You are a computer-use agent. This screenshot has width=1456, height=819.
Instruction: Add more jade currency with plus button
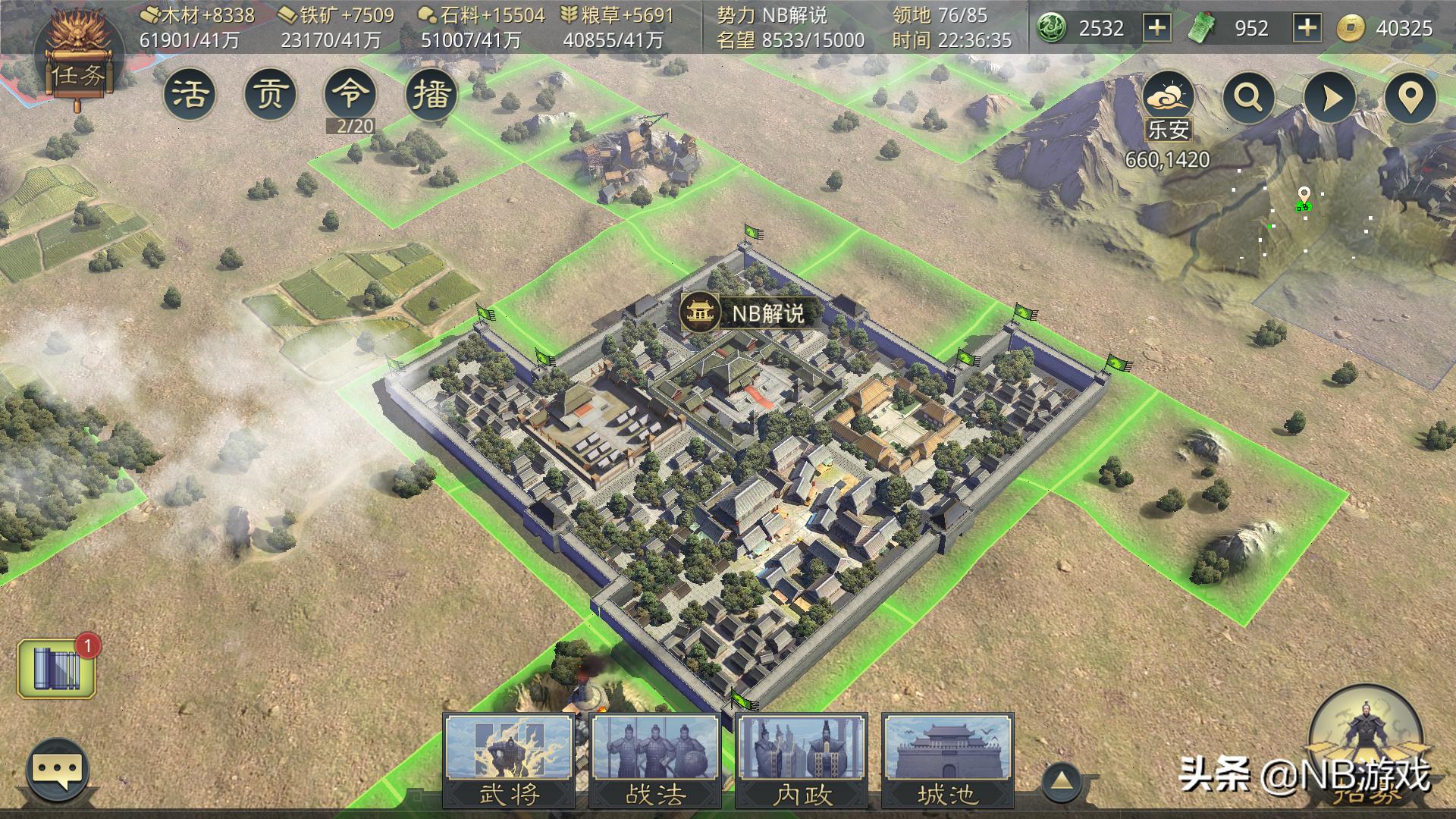pyautogui.click(x=1156, y=29)
